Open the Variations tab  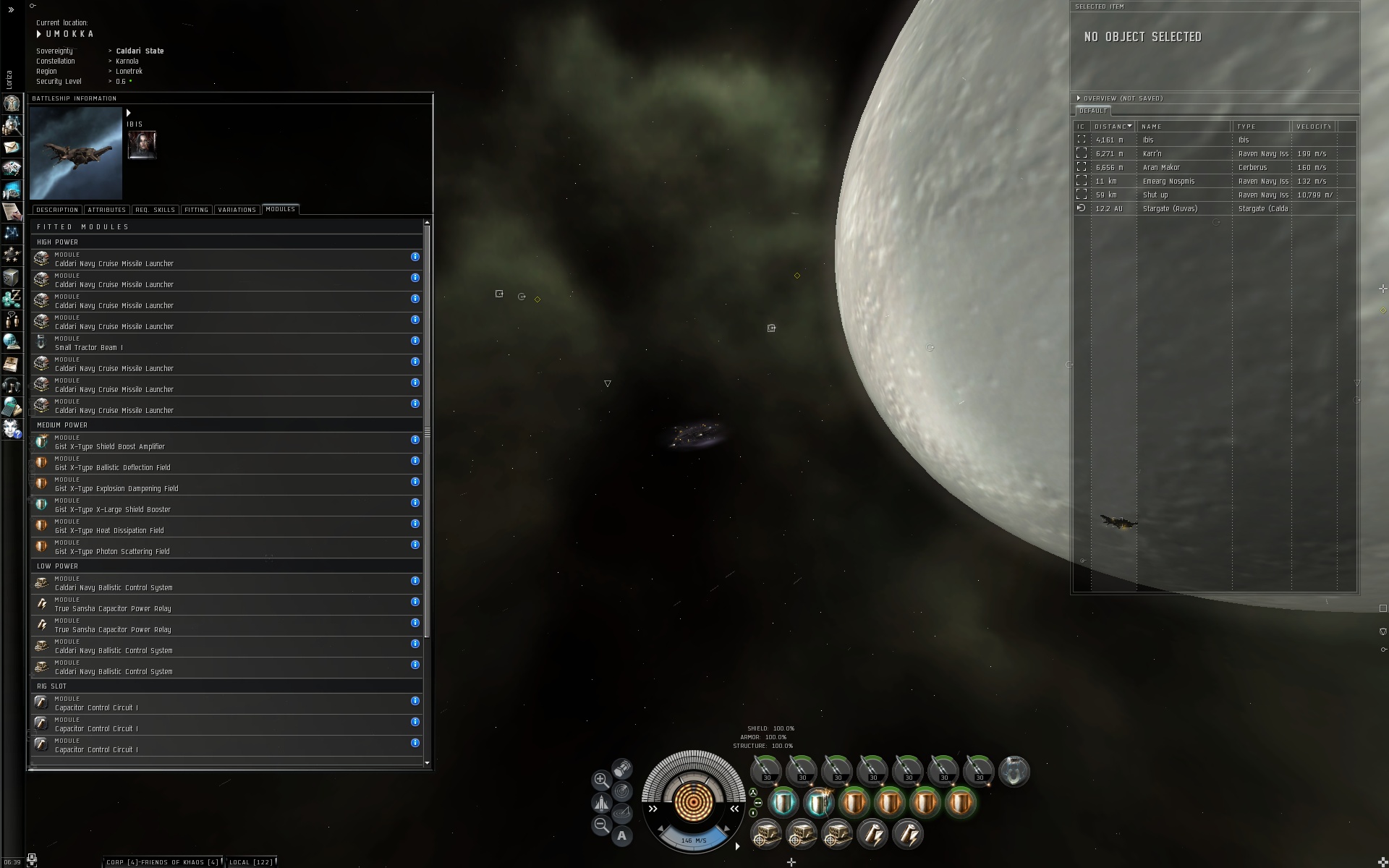tap(237, 210)
